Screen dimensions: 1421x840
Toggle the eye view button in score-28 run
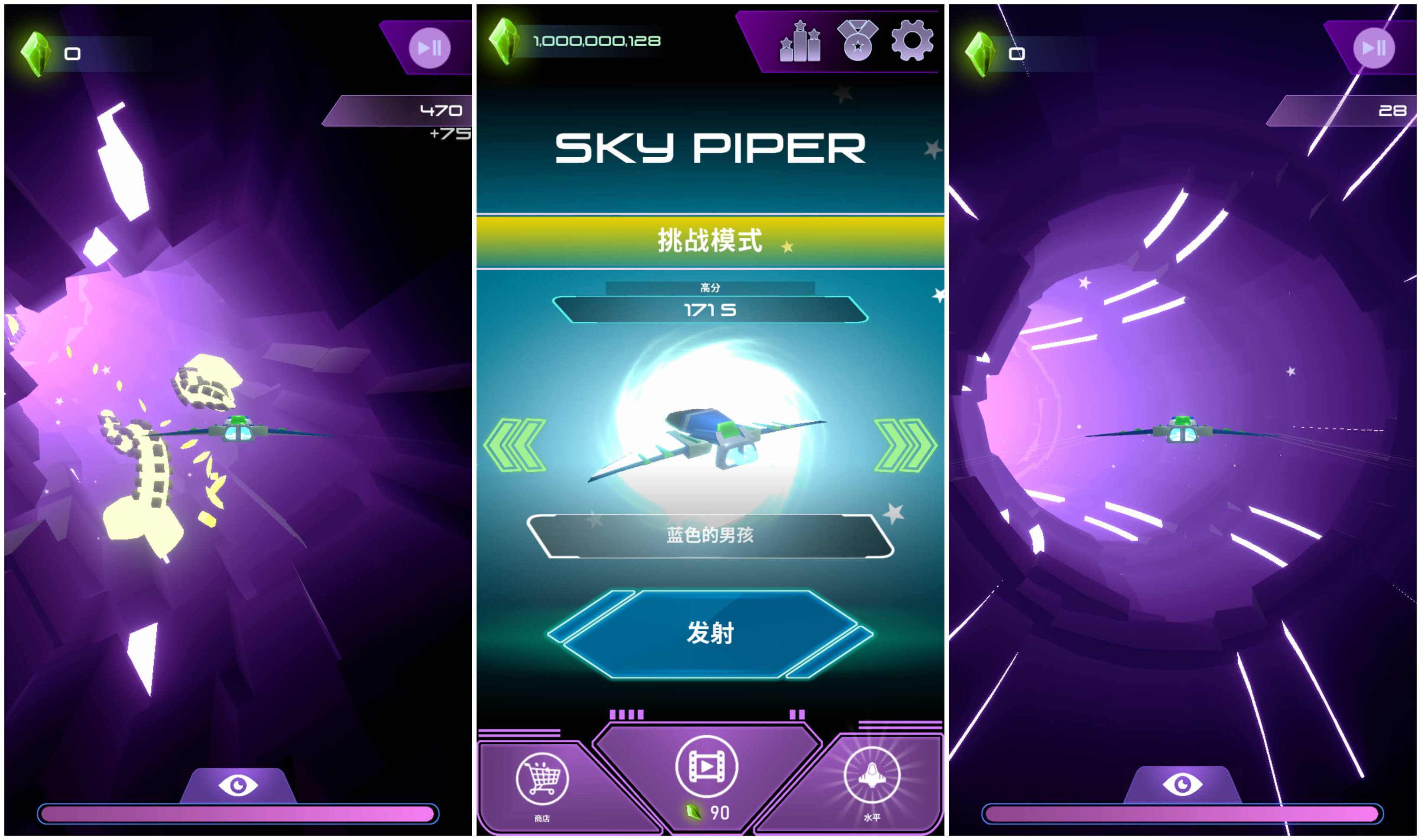click(x=1182, y=784)
